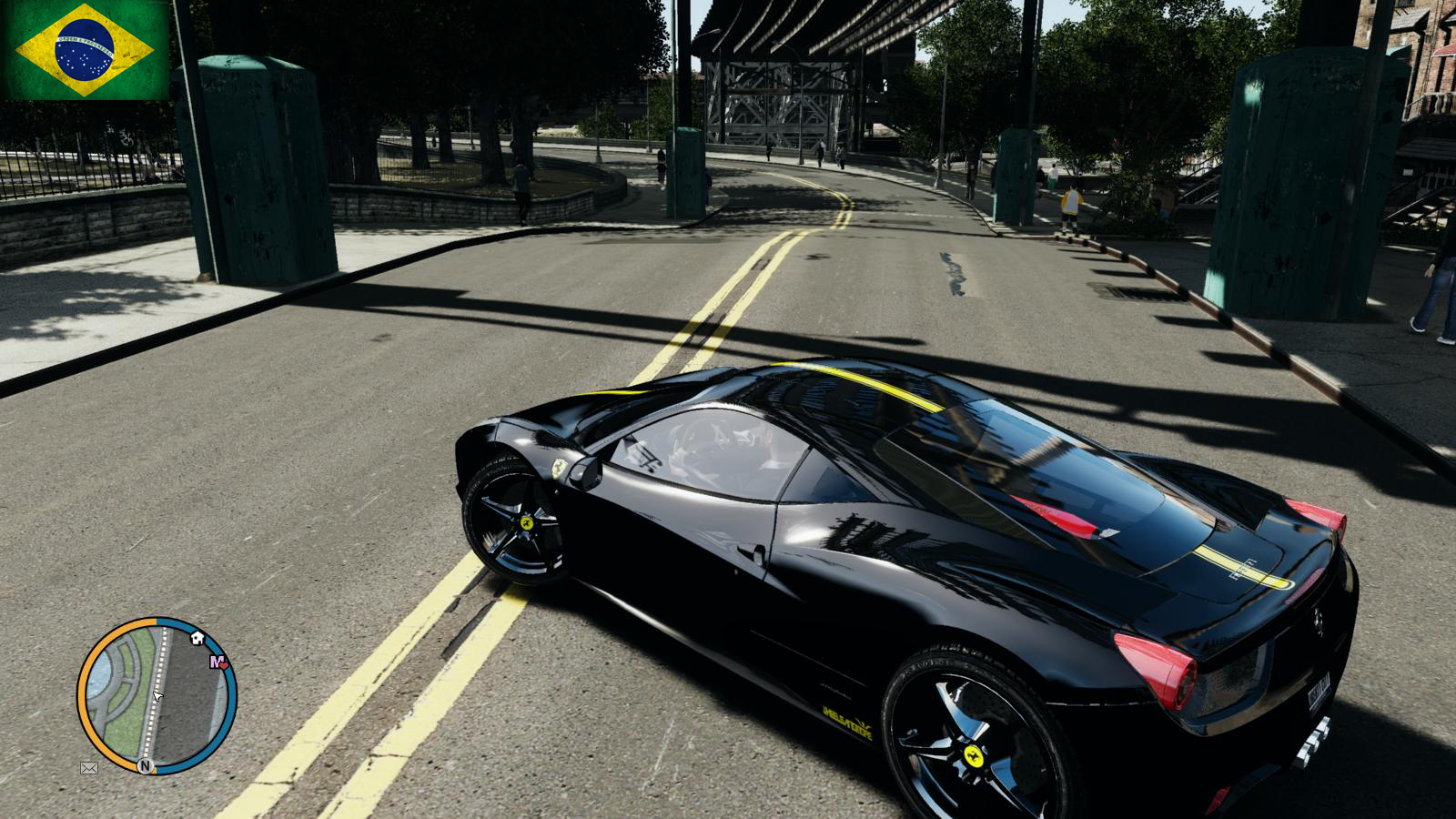The width and height of the screenshot is (1456, 819).
Task: Click the Brazil flag overlay image
Action: point(85,49)
